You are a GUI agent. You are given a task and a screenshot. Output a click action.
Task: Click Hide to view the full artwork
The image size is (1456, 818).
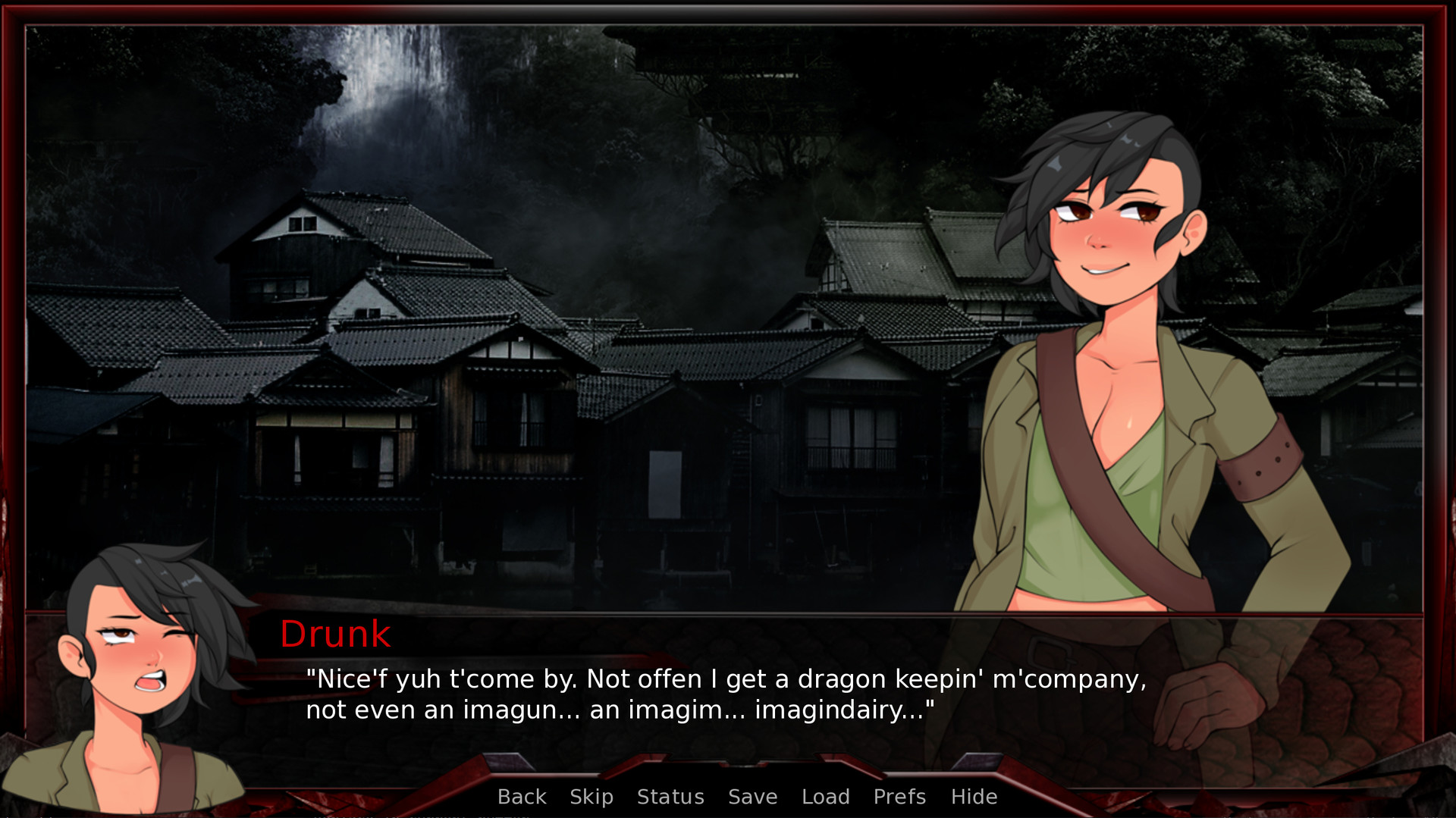click(x=974, y=797)
